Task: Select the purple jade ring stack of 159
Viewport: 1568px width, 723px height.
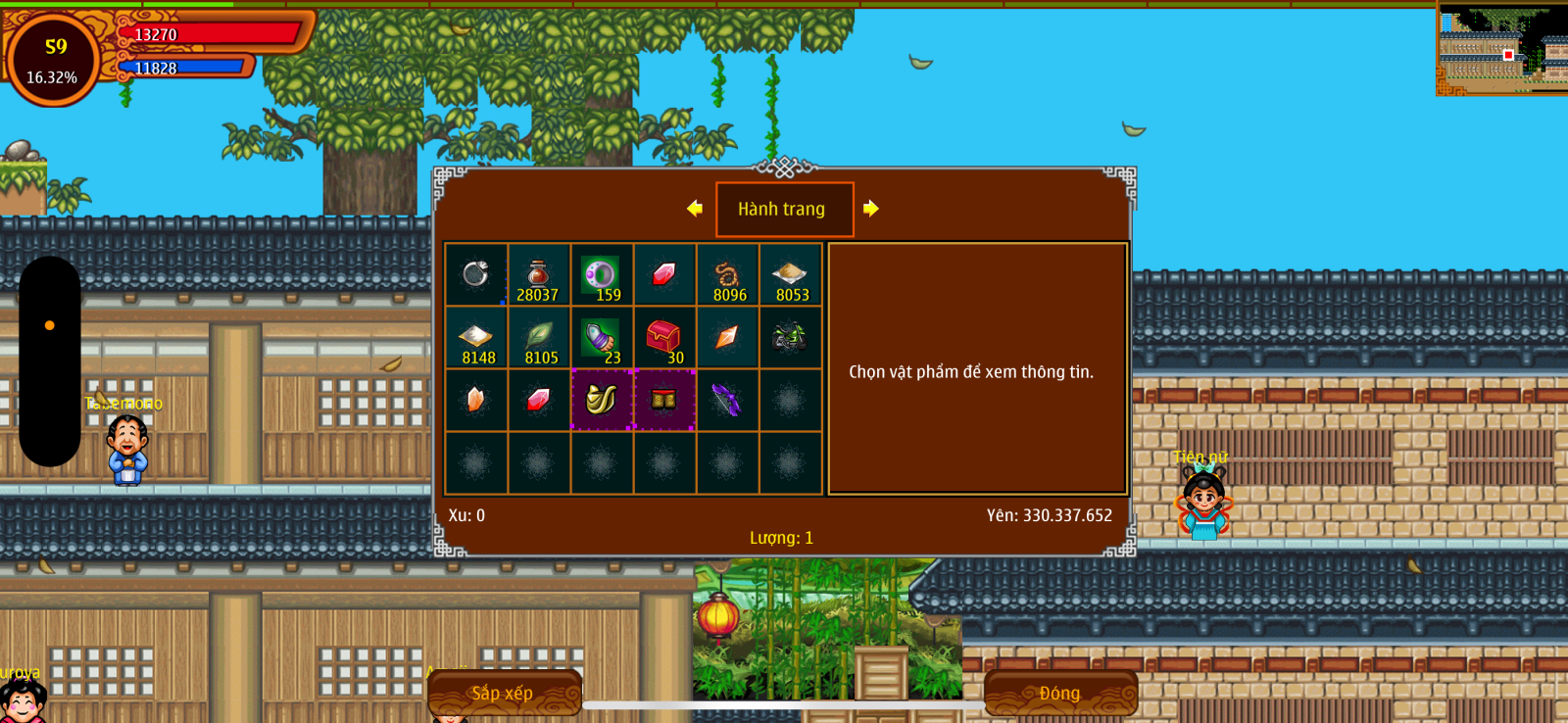Action: coord(601,276)
